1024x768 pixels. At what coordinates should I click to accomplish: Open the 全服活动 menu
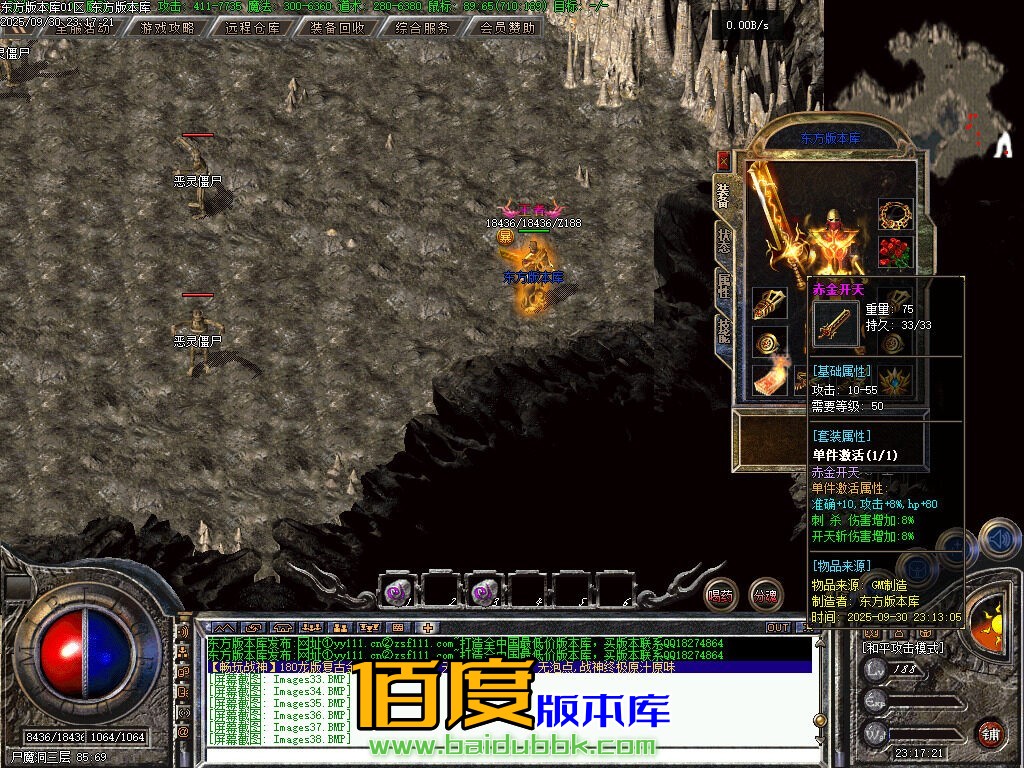84,28
